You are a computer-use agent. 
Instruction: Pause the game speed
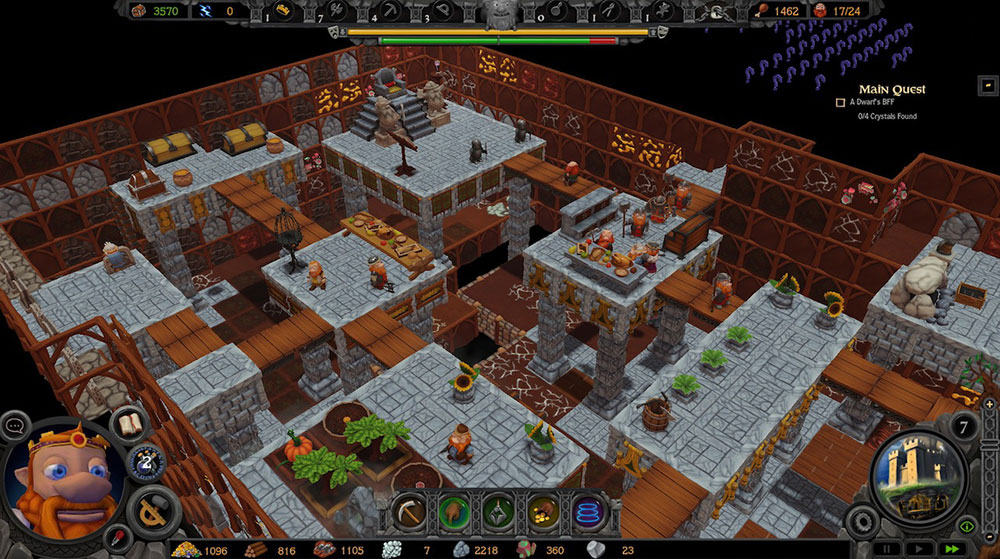pos(887,548)
